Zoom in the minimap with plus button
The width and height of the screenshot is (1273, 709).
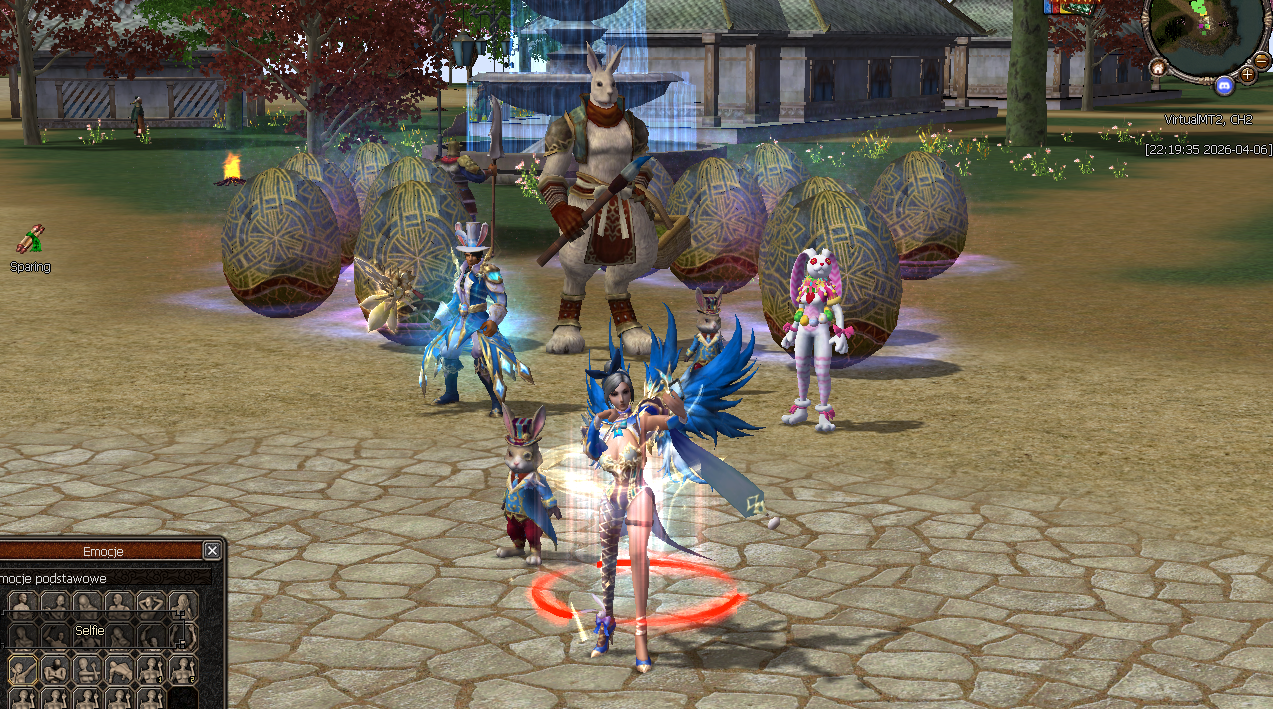(x=1248, y=75)
